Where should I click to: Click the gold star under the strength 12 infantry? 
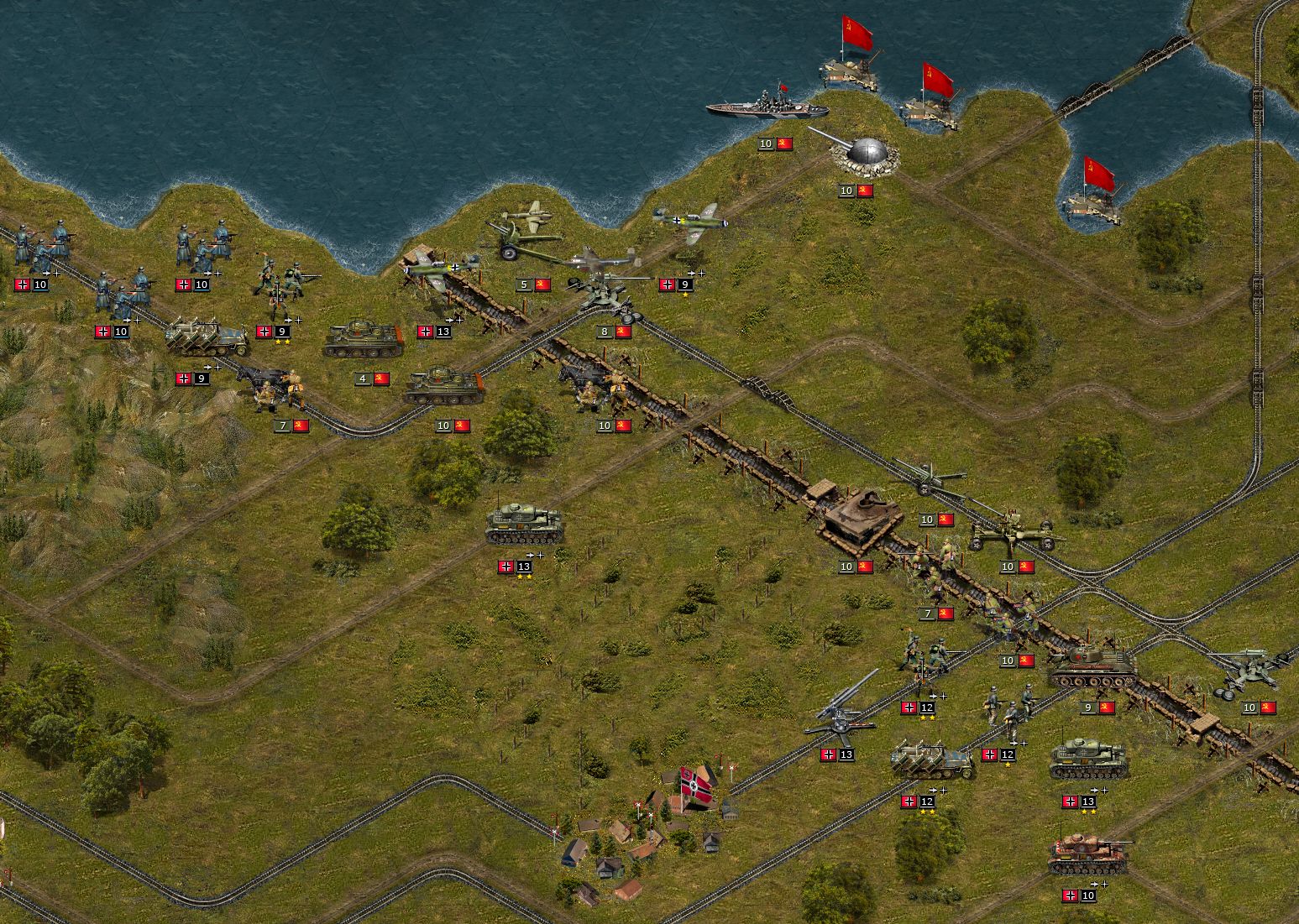(x=1006, y=765)
